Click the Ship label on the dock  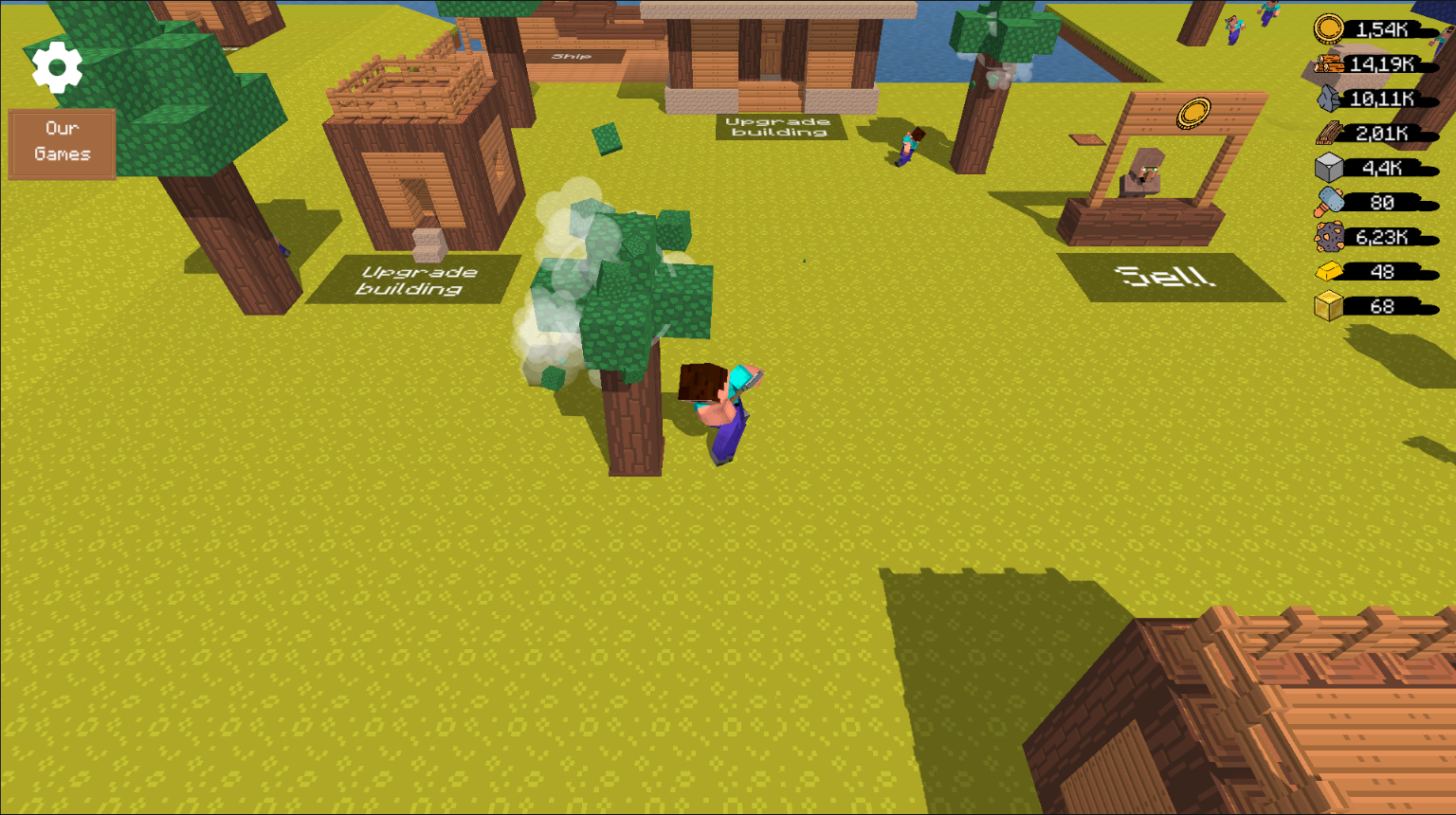click(570, 58)
